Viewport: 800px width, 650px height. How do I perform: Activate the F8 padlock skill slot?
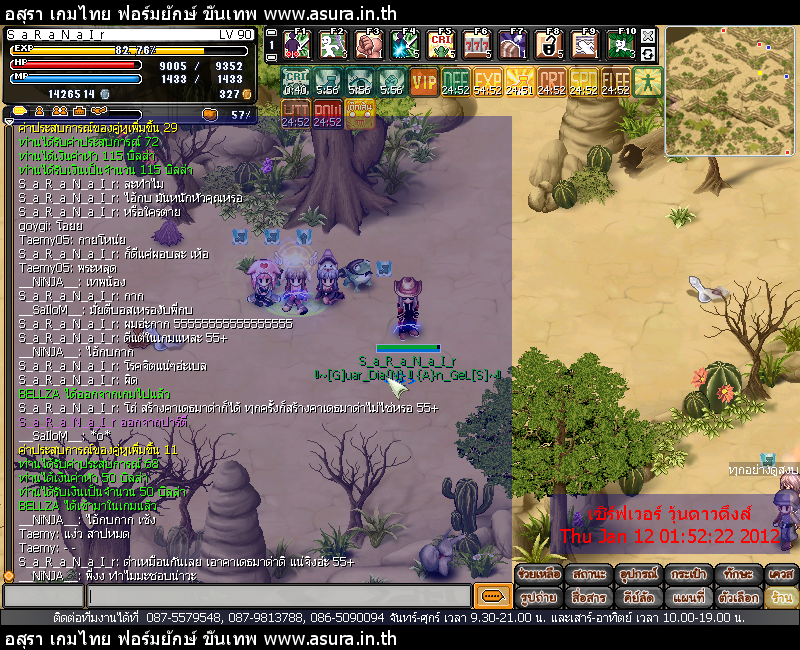pos(550,45)
